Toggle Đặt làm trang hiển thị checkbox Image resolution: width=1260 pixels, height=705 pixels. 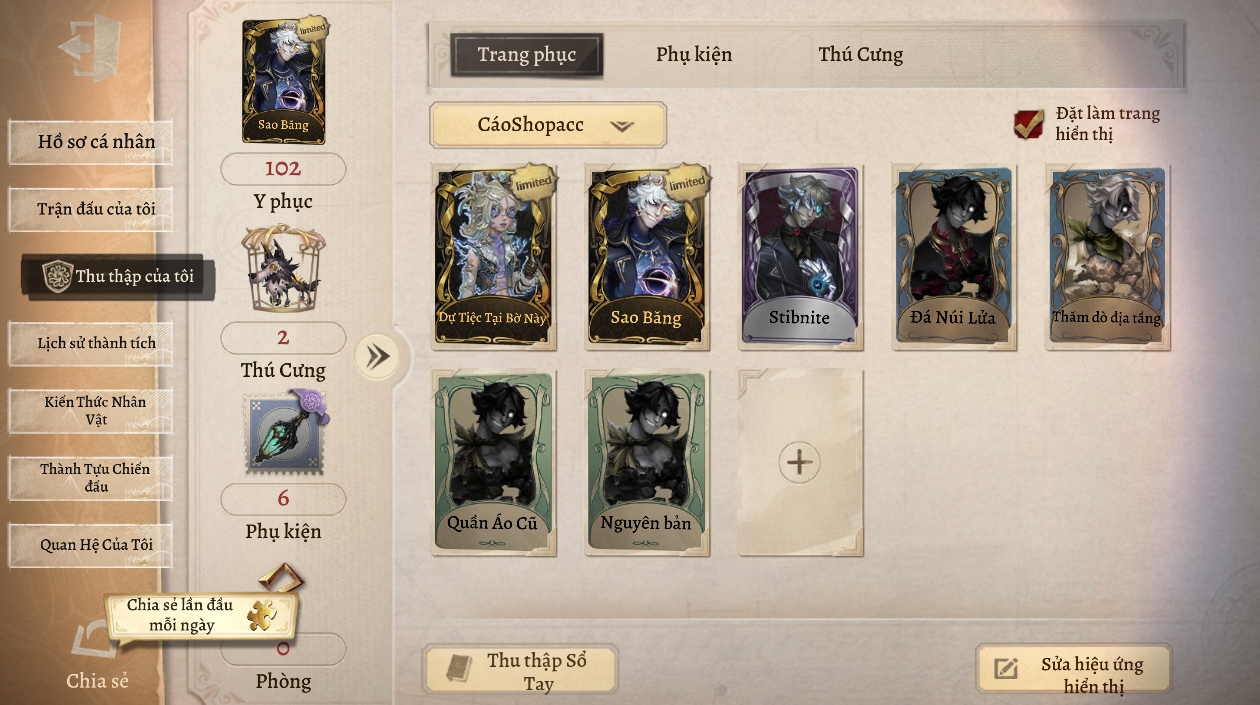pos(1029,124)
